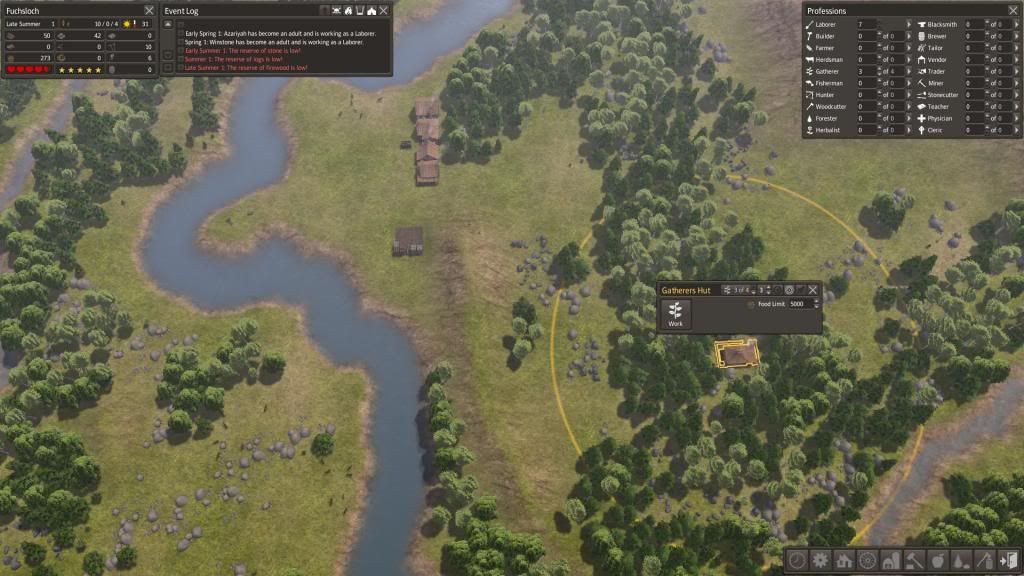
Task: Click the exit door icon in toolbar
Action: 1007,561
